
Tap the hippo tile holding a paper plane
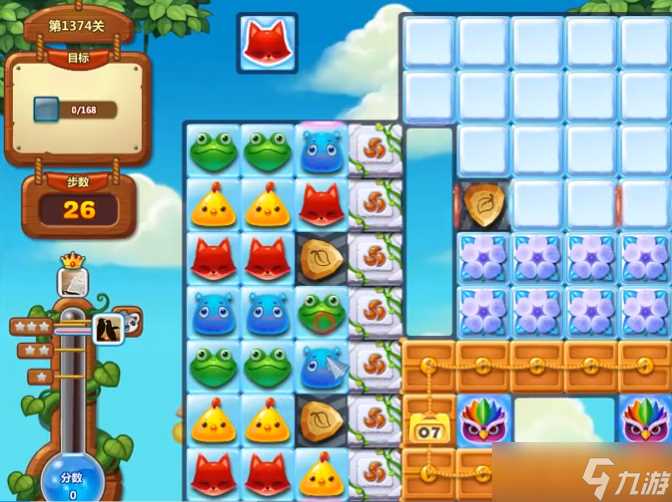pos(321,366)
